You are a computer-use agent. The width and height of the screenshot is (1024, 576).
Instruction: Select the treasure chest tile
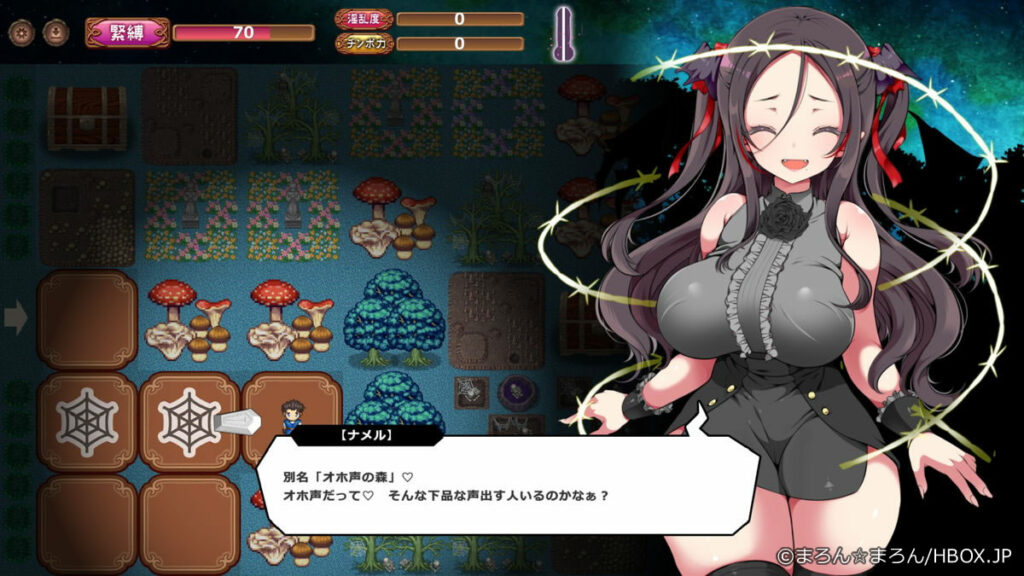(x=87, y=115)
